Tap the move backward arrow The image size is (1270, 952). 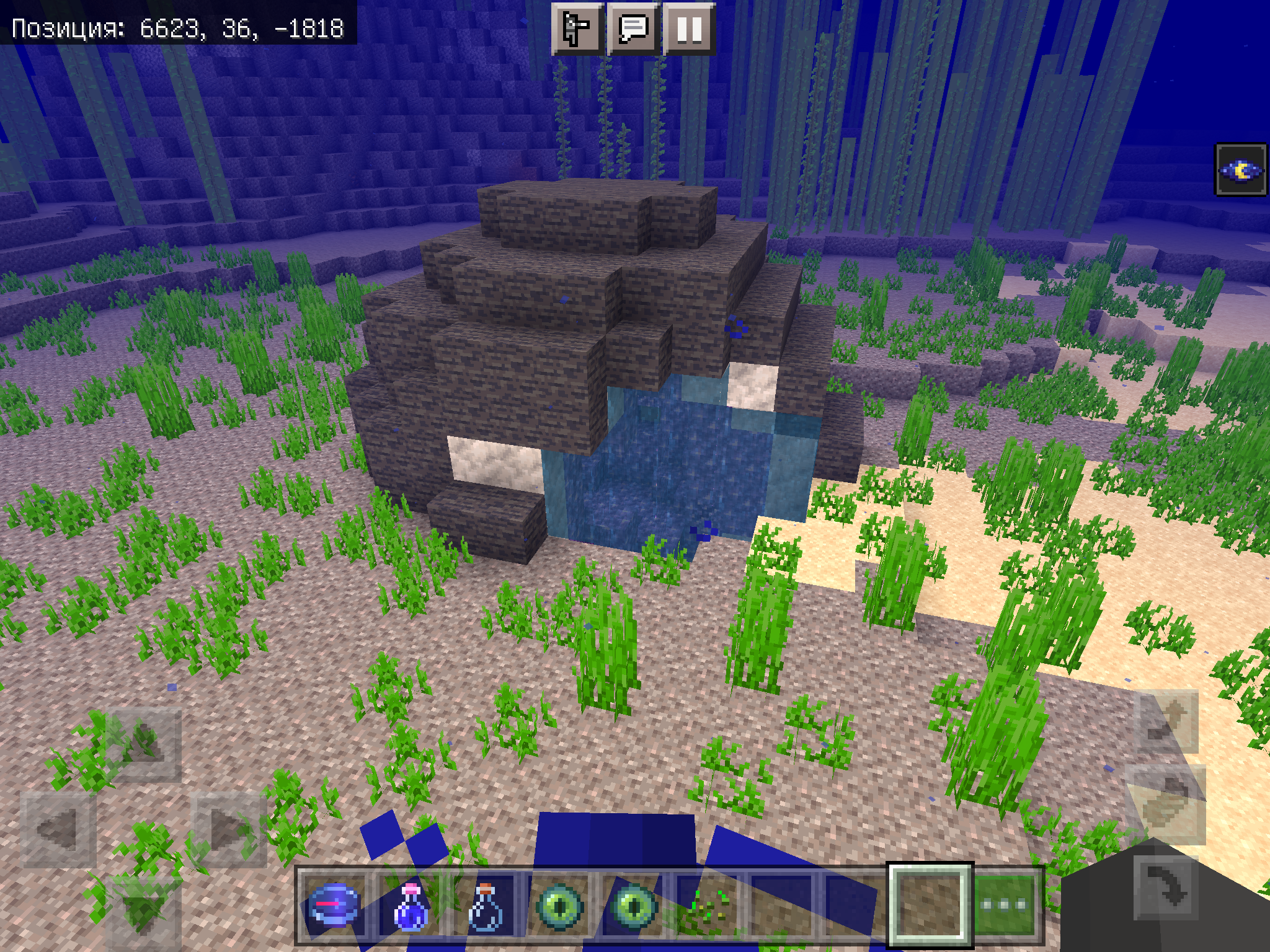(144, 911)
